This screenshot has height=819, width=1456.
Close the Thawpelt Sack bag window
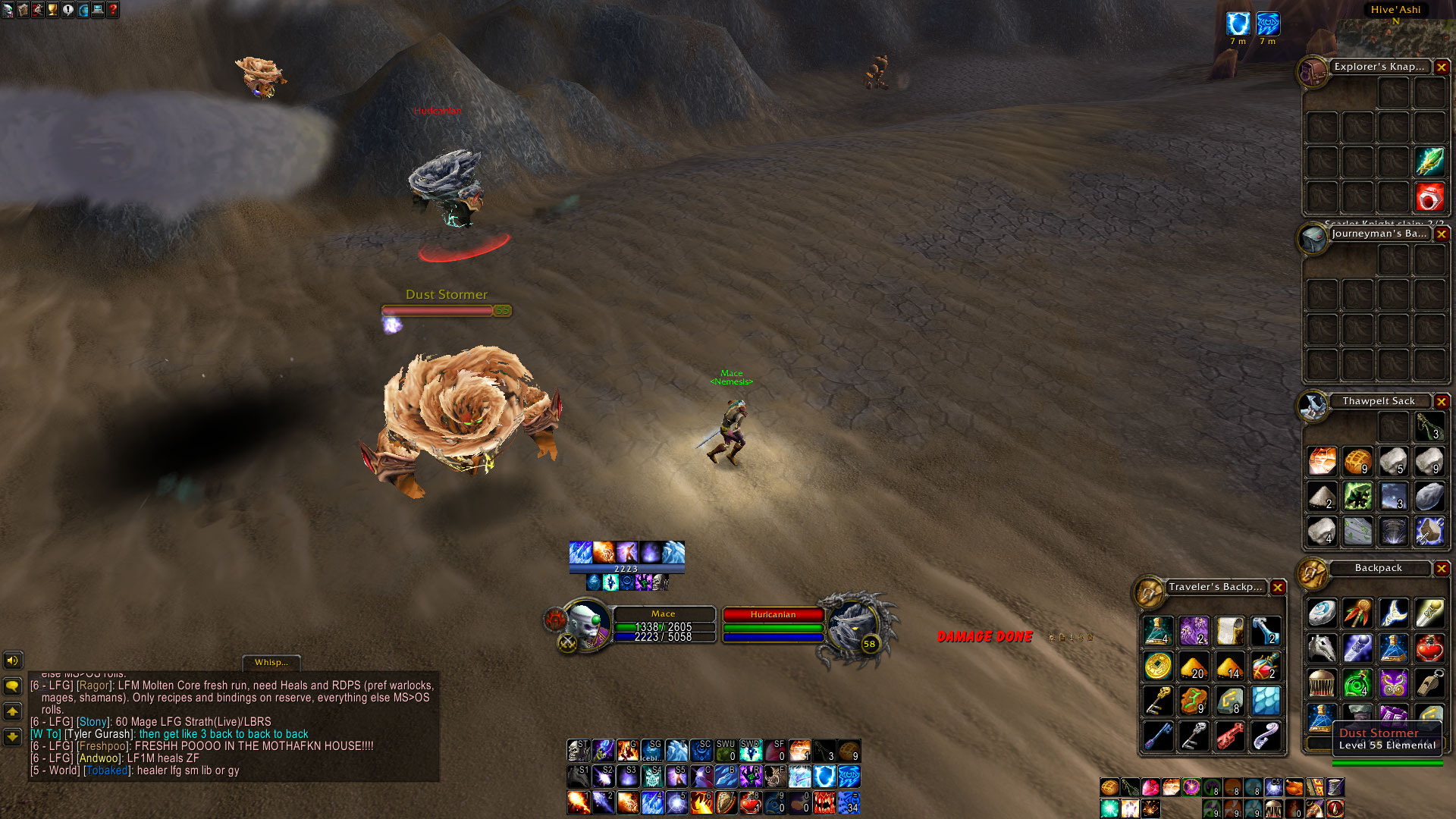click(1442, 401)
